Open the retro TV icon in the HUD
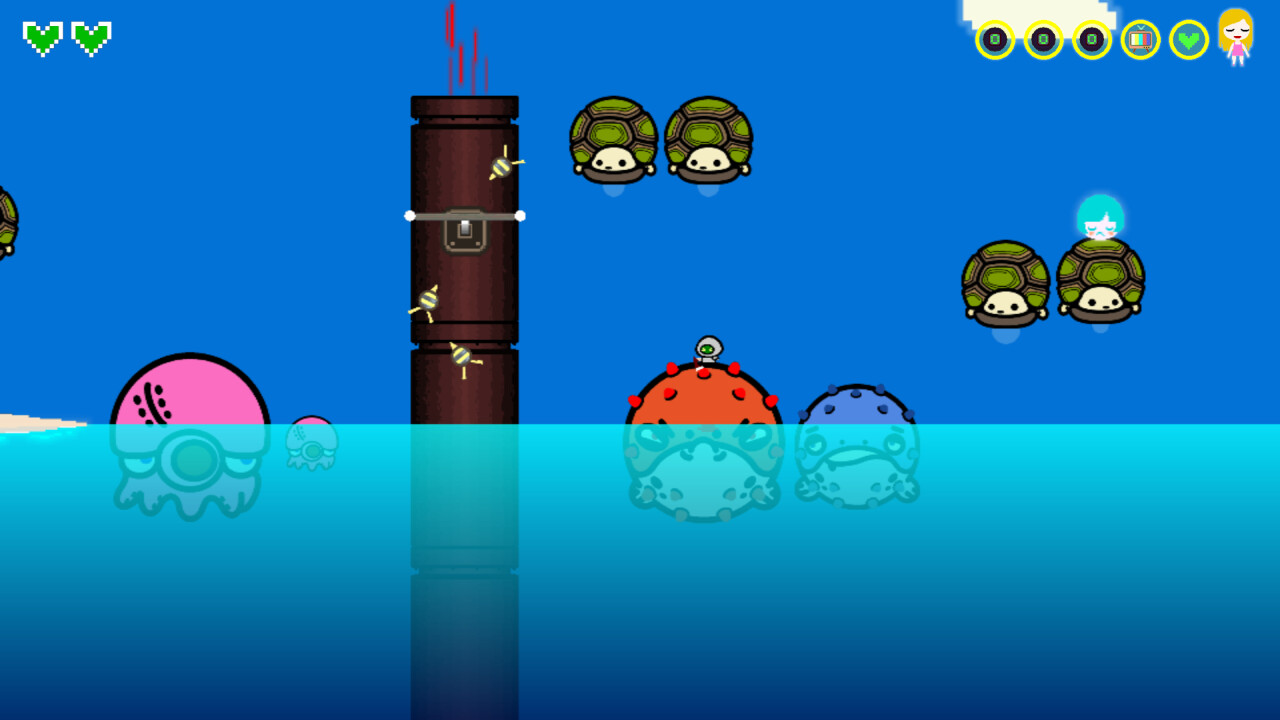Viewport: 1280px width, 720px height. coord(1139,41)
